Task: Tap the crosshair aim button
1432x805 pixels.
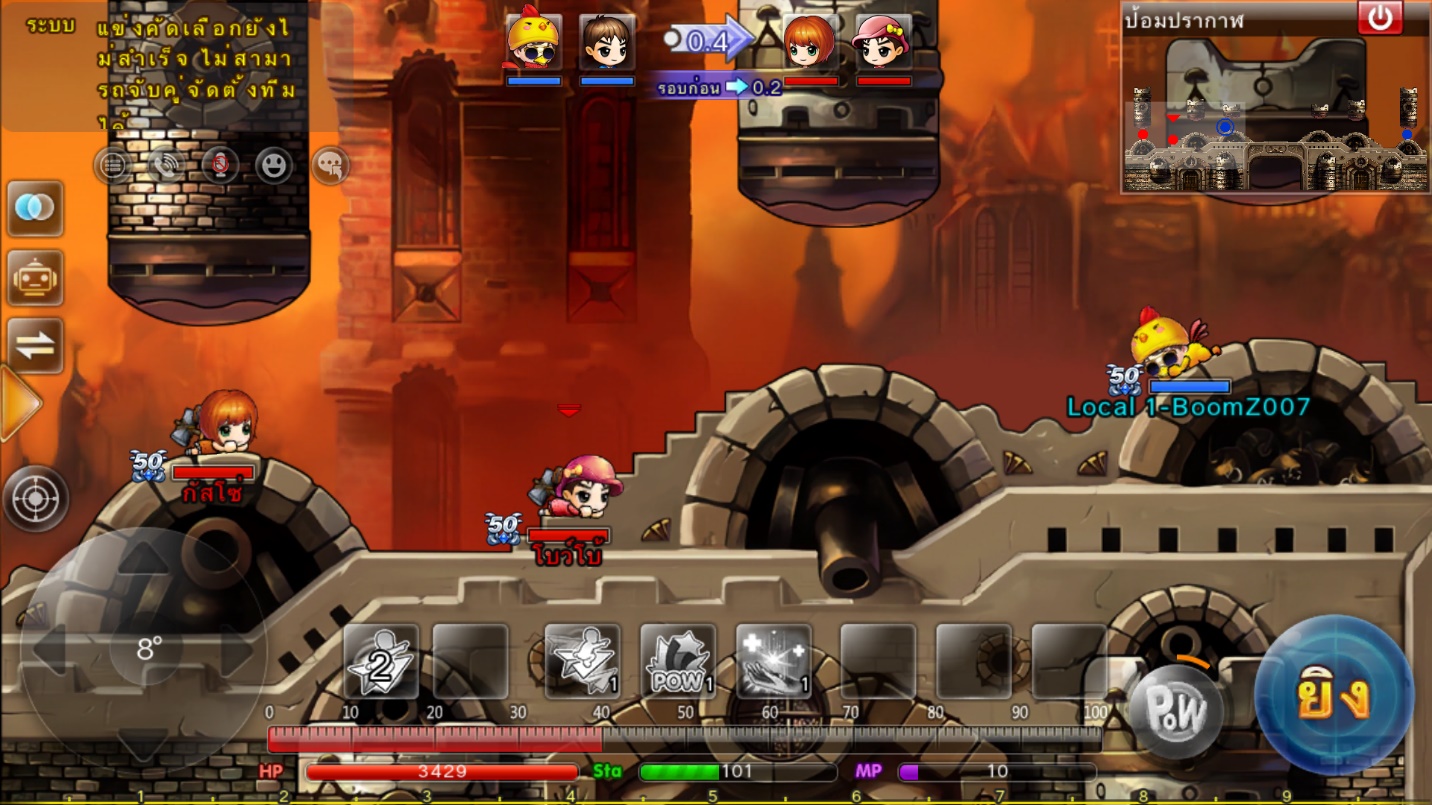Action: pyautogui.click(x=36, y=498)
